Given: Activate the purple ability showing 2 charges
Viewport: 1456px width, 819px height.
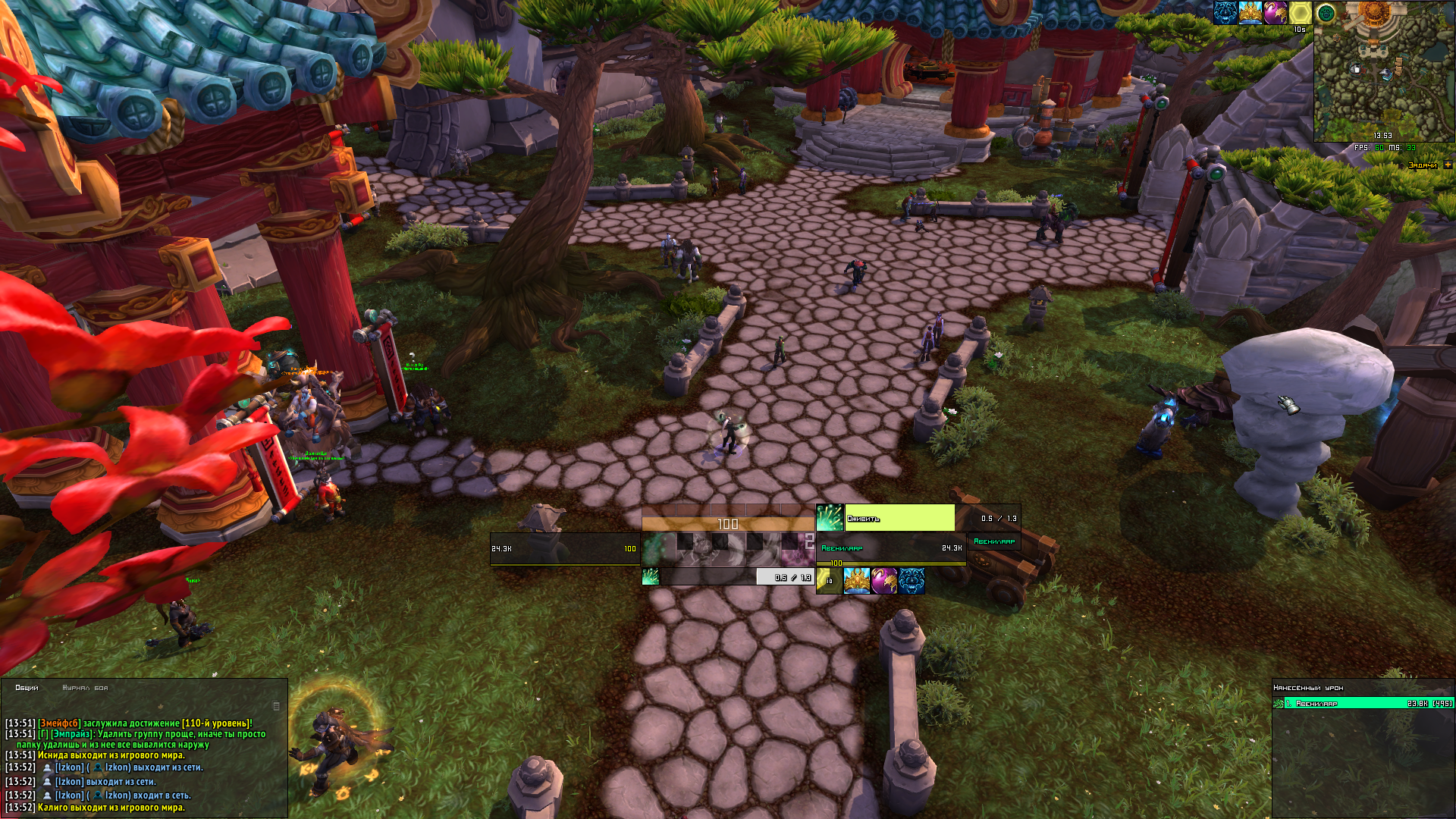Looking at the screenshot, I should (798, 542).
